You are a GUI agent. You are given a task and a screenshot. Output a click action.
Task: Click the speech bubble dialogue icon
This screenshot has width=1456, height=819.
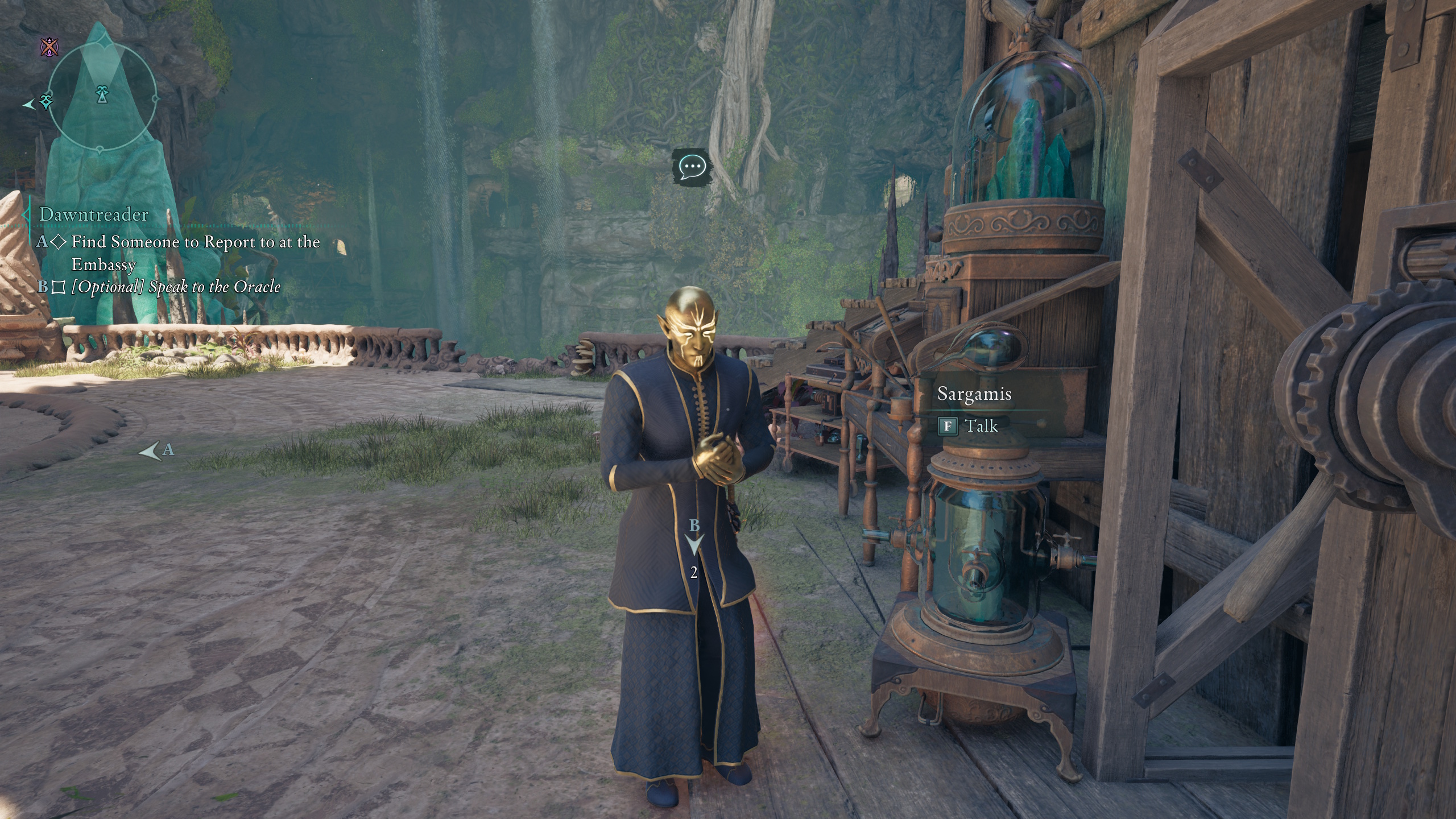click(692, 167)
